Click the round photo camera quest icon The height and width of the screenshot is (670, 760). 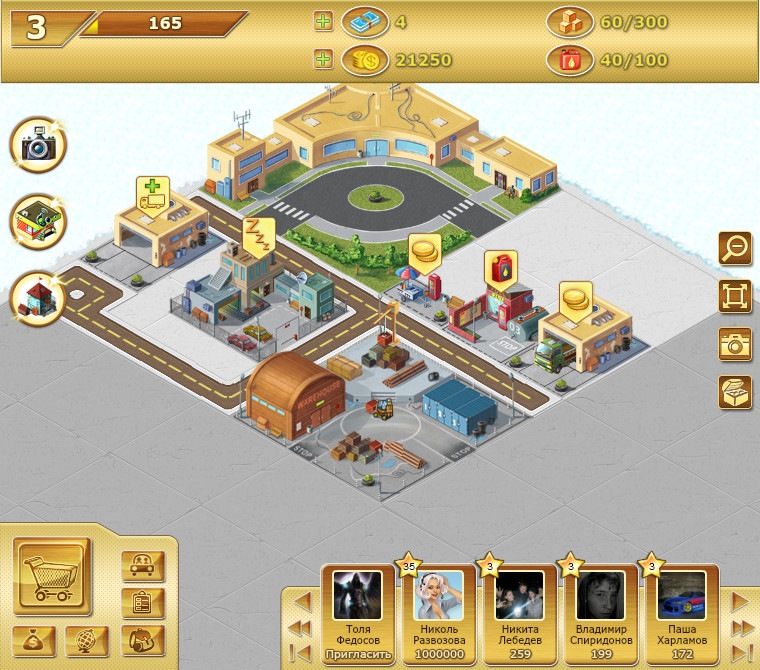pos(38,146)
